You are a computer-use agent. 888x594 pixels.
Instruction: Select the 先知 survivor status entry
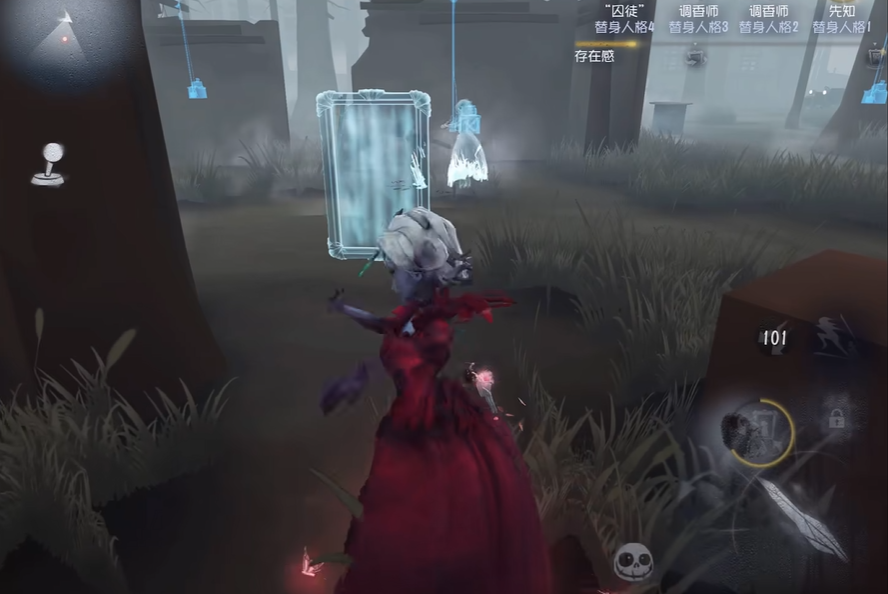click(841, 19)
